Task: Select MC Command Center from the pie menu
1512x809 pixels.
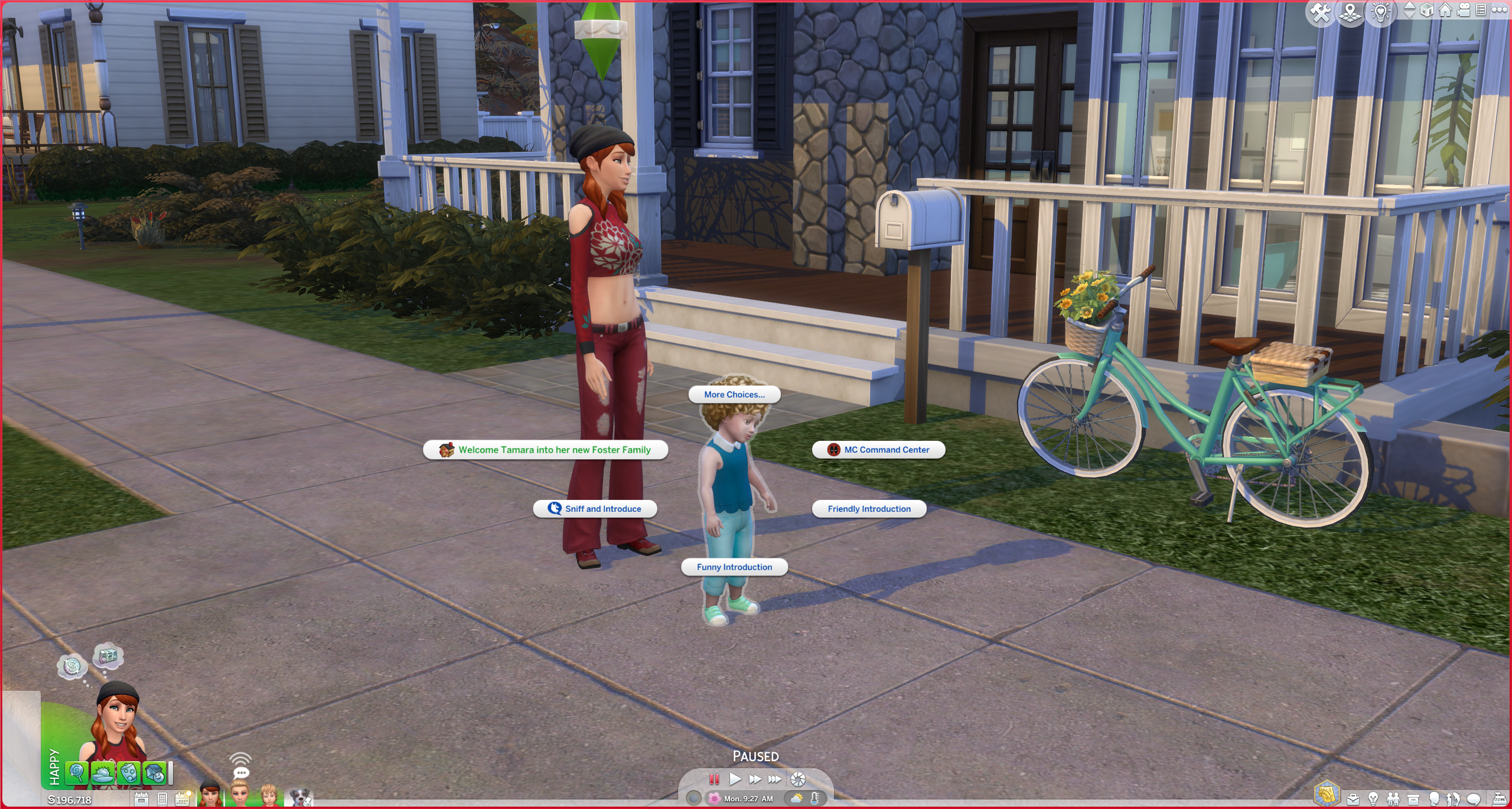Action: coord(878,449)
